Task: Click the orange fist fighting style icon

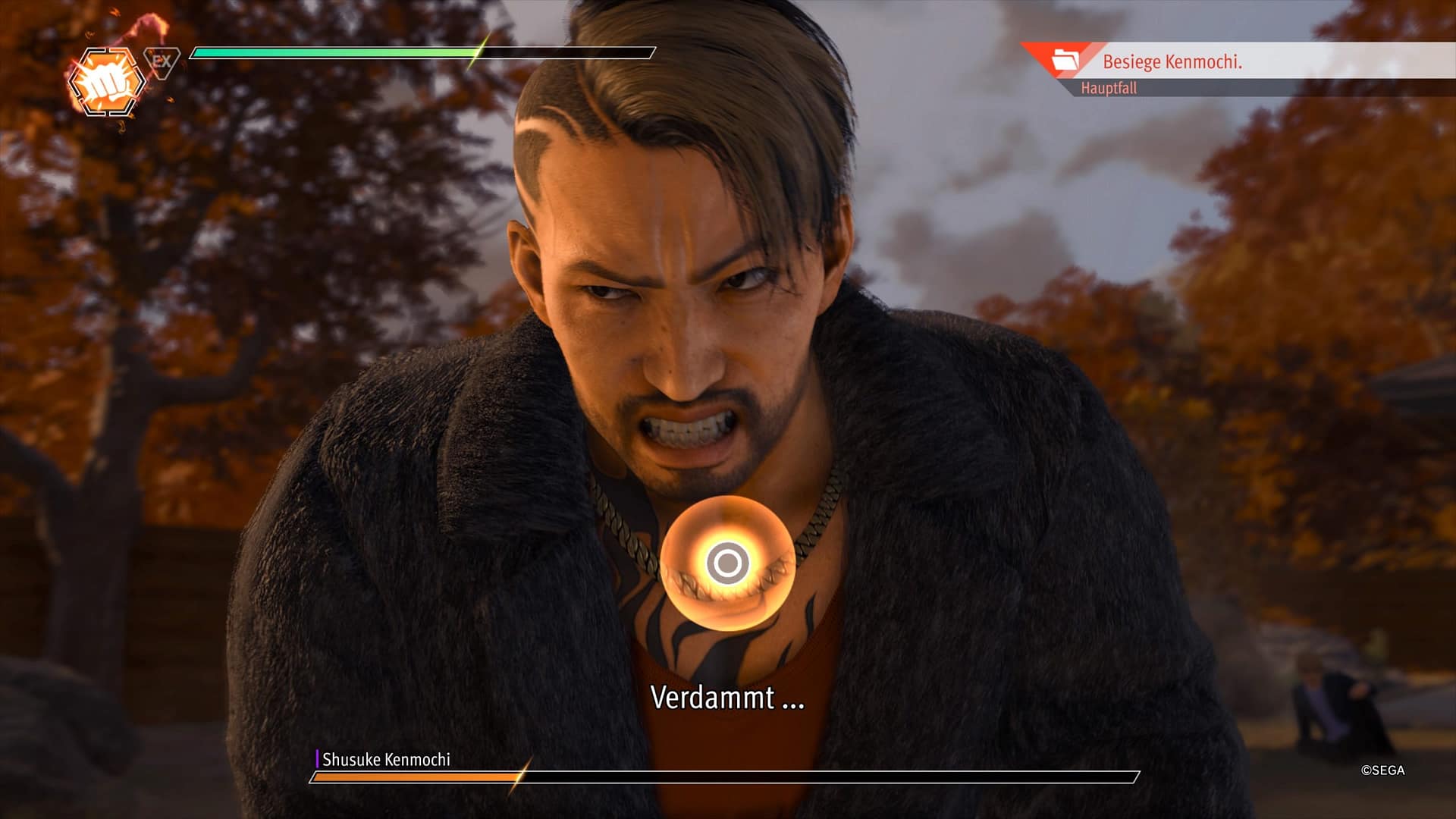Action: (106, 83)
